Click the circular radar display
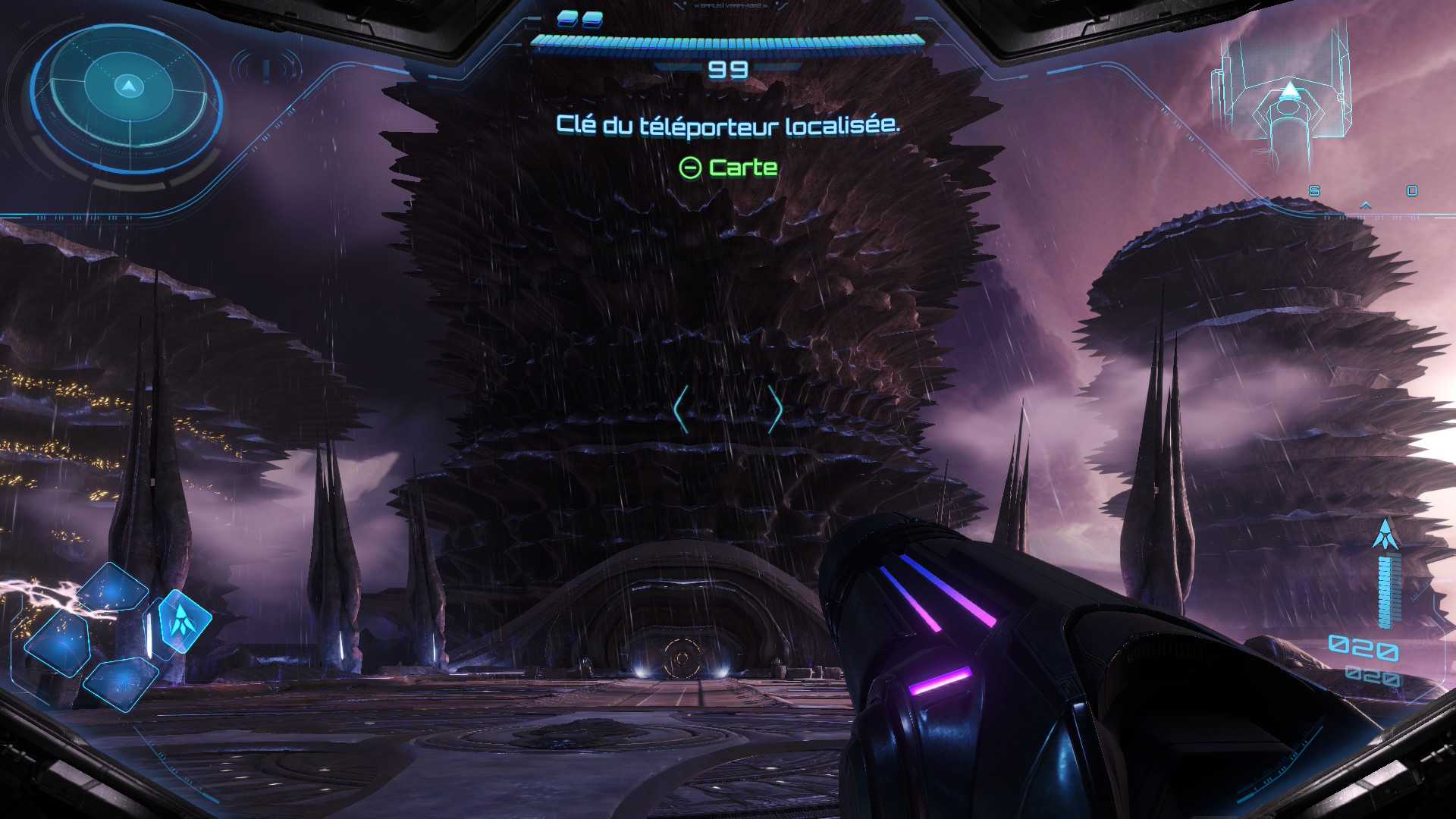Image resolution: width=1456 pixels, height=819 pixels. pos(127,97)
